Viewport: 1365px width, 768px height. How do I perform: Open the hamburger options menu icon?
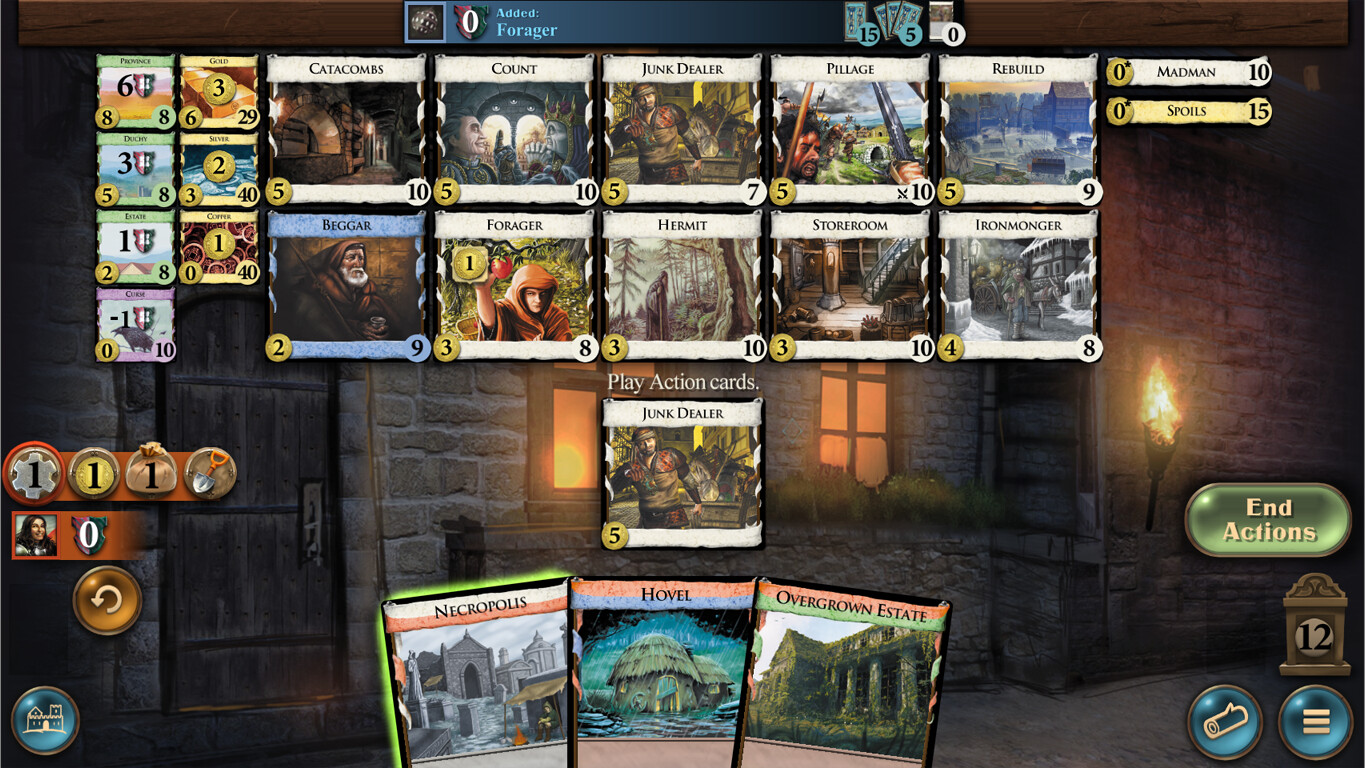pyautogui.click(x=1311, y=722)
